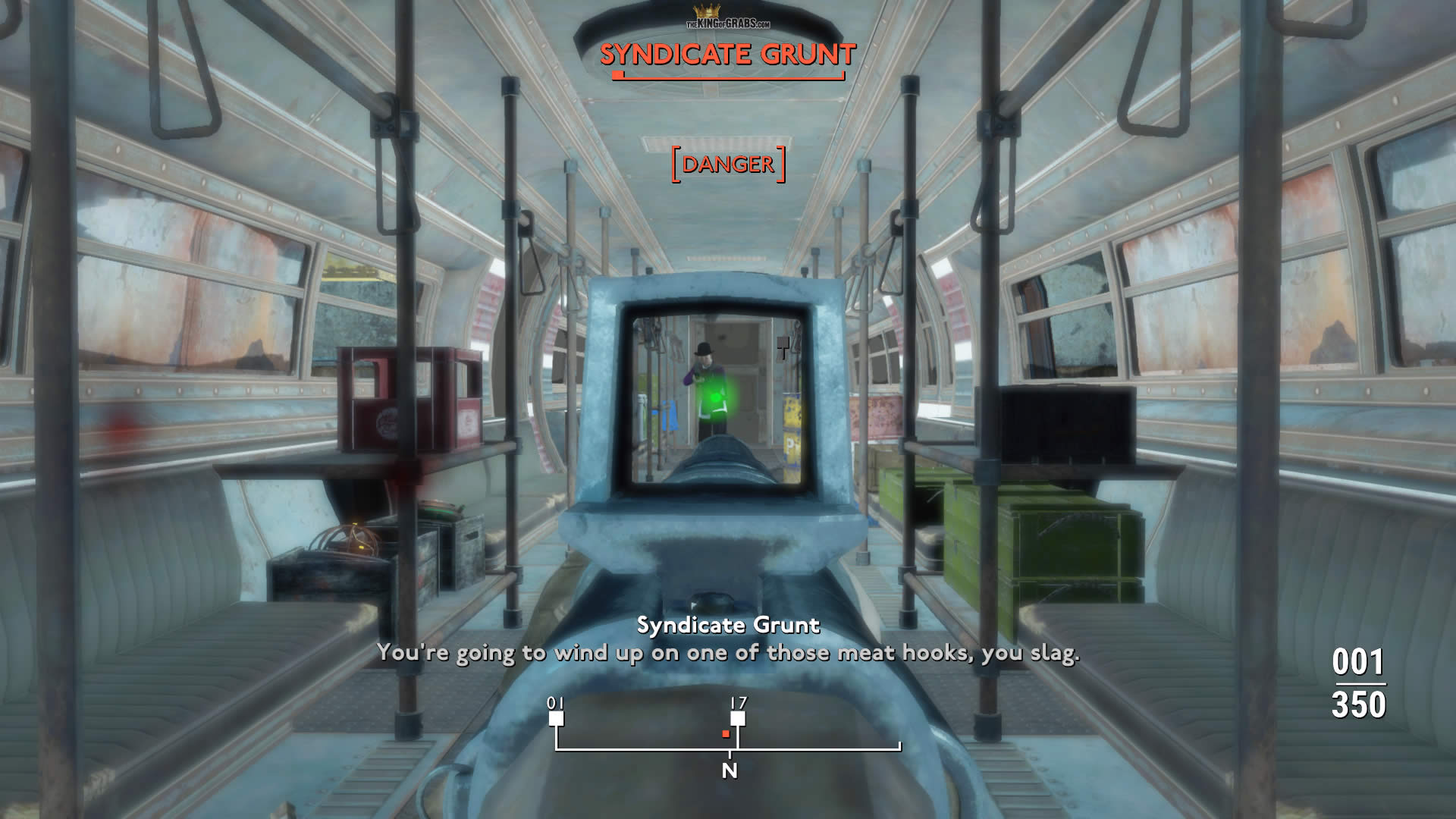
Task: Click the N north indicator on the compass
Action: [730, 770]
